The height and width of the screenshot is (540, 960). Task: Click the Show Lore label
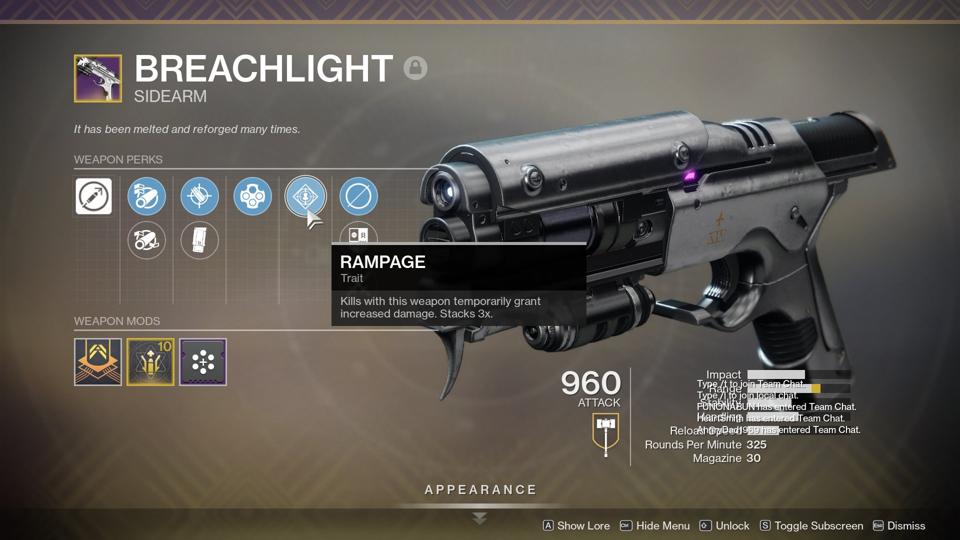tap(583, 525)
